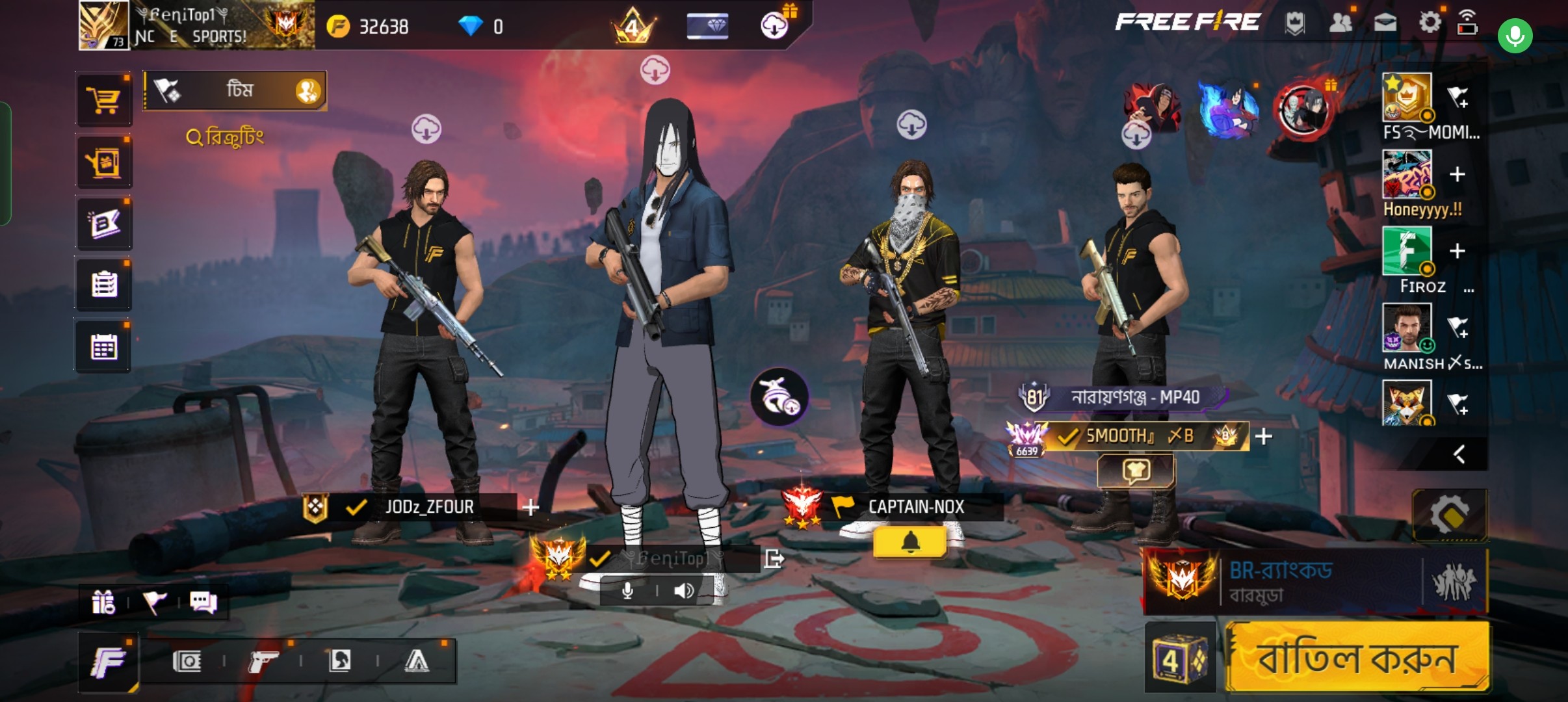This screenshot has width=1568, height=702.
Task: Open the shopping cart store
Action: click(x=104, y=101)
